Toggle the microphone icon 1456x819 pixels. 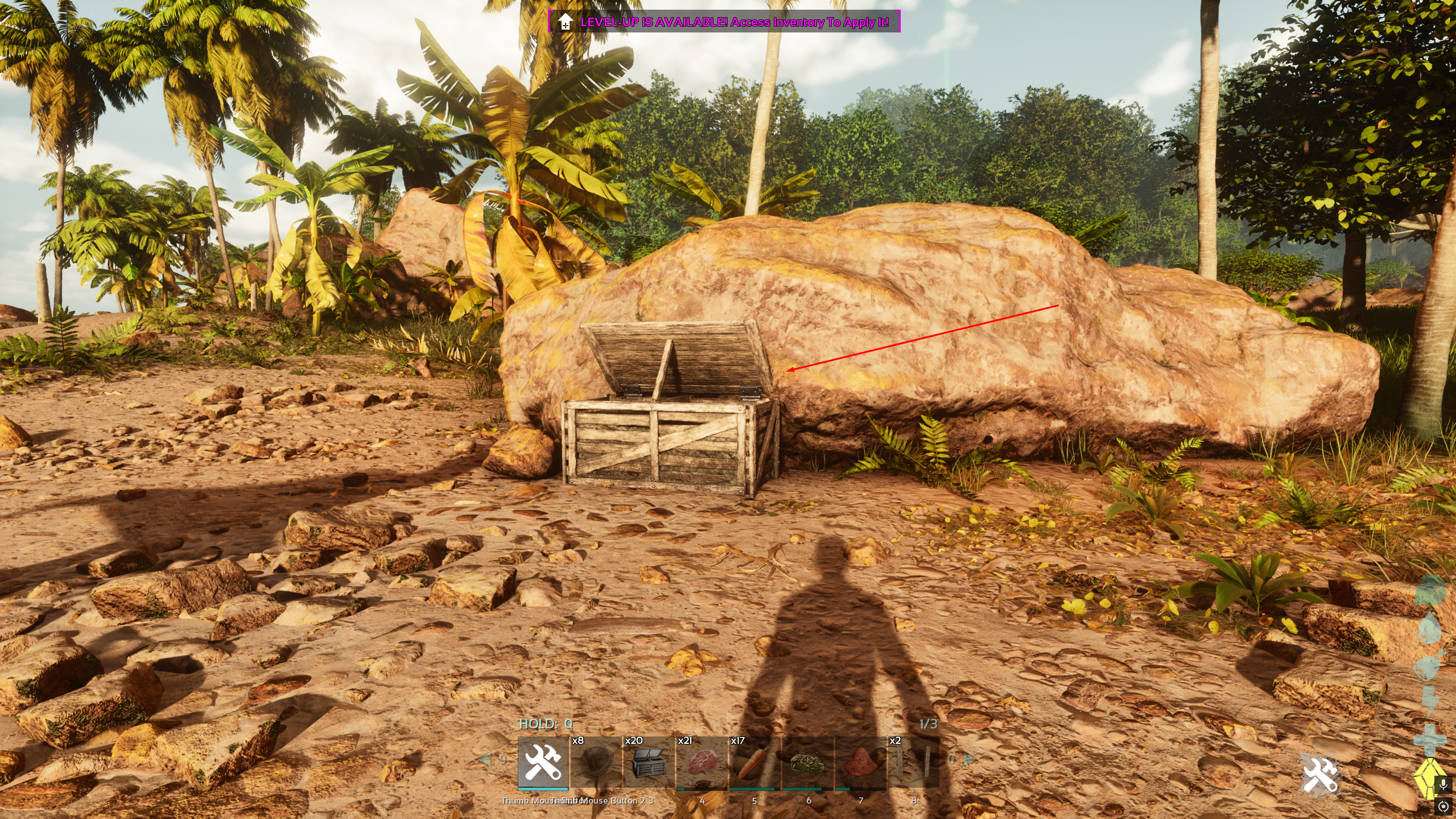1443,785
